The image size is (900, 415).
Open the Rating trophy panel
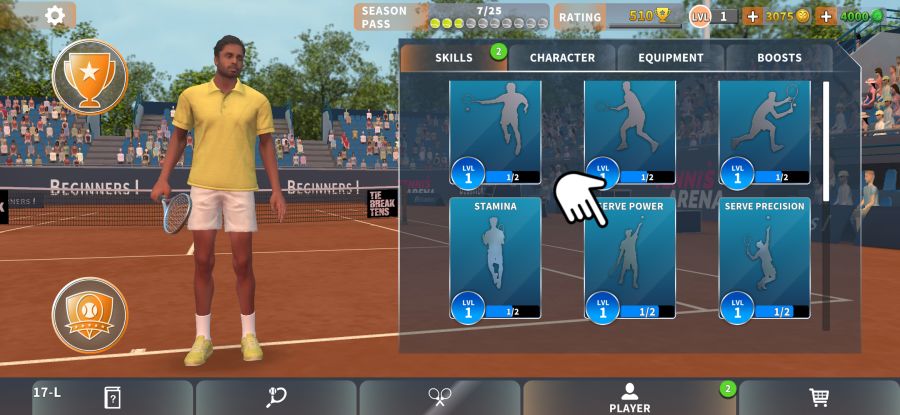tap(617, 17)
